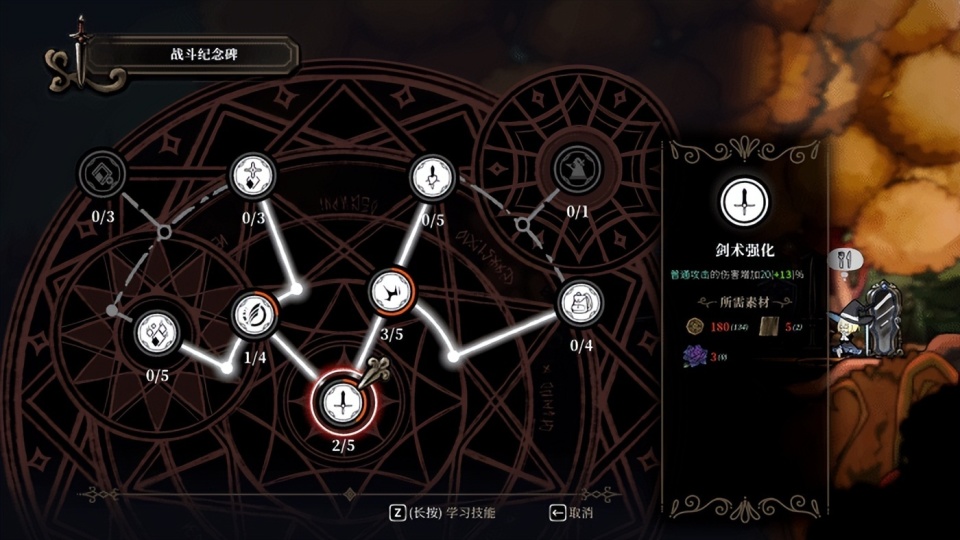The image size is (960, 540).
Task: Select the dagger skill node showing 0/5
Action: click(x=433, y=178)
